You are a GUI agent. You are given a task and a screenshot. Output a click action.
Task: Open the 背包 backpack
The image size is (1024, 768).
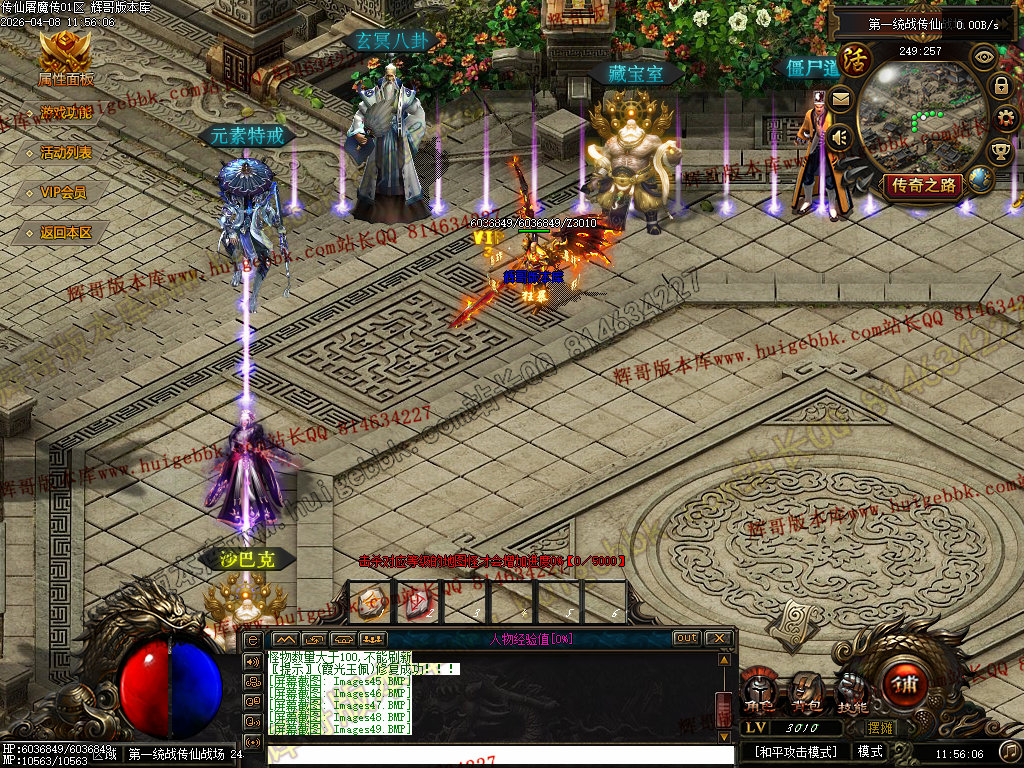coord(805,695)
